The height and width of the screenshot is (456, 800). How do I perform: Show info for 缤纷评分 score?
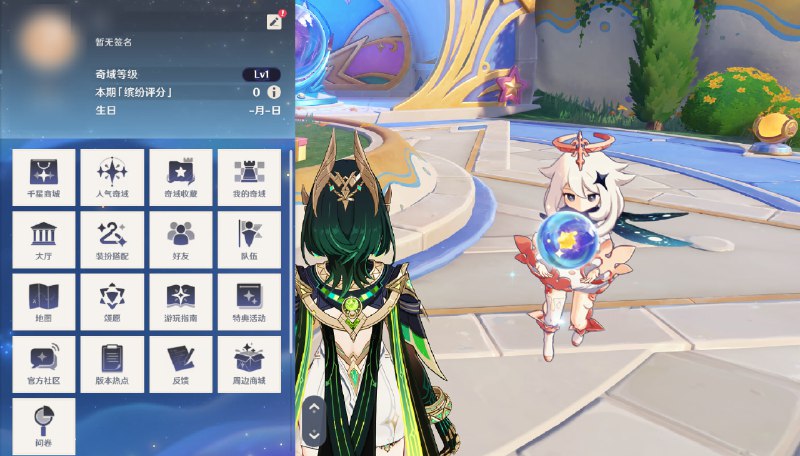coord(273,92)
